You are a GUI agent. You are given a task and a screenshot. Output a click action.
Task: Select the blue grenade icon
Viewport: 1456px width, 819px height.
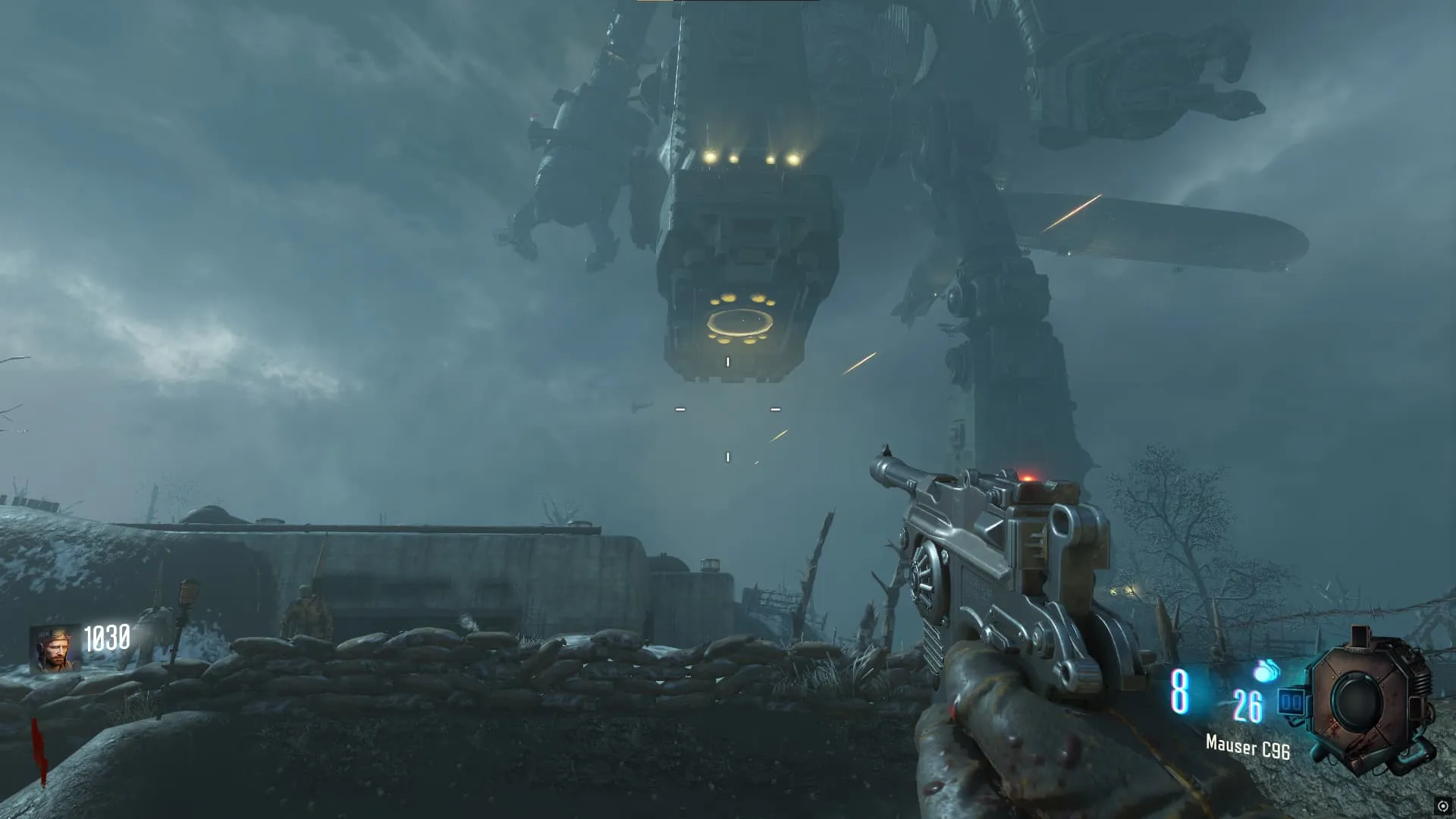(x=1266, y=671)
